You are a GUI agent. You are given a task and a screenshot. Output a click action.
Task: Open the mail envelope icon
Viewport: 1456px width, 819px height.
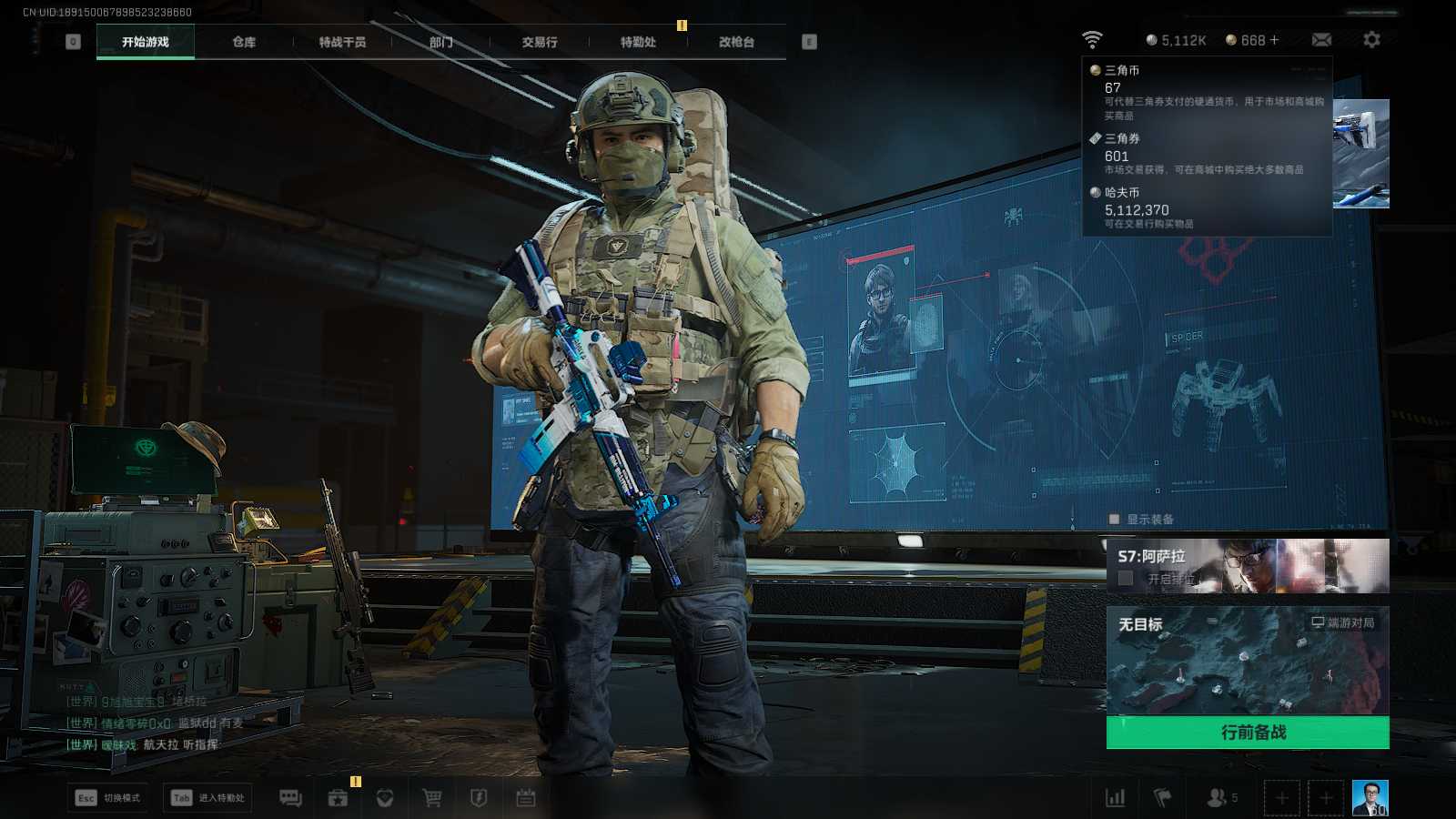click(1321, 40)
